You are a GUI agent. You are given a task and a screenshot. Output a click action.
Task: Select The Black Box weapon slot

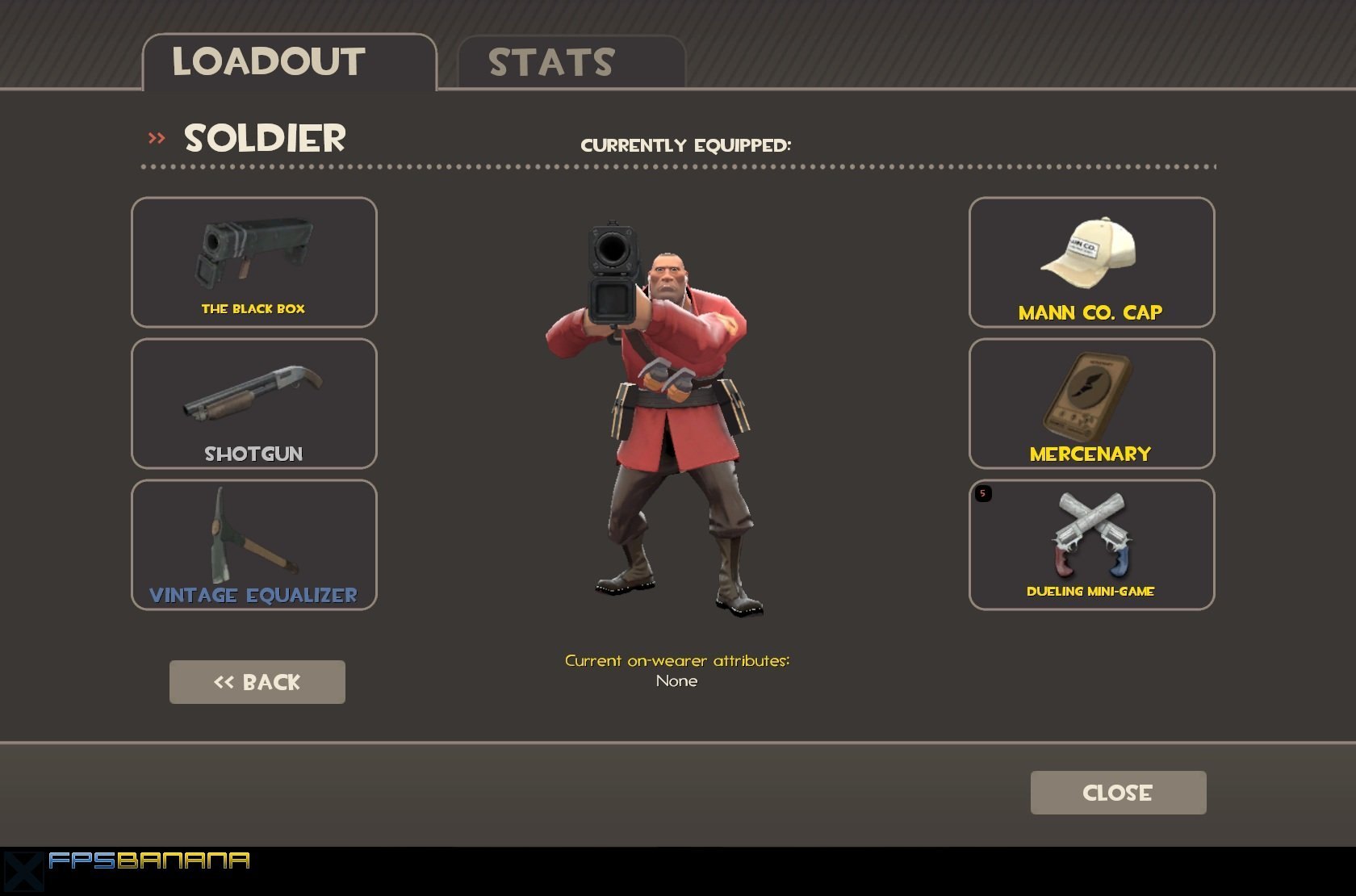(254, 262)
